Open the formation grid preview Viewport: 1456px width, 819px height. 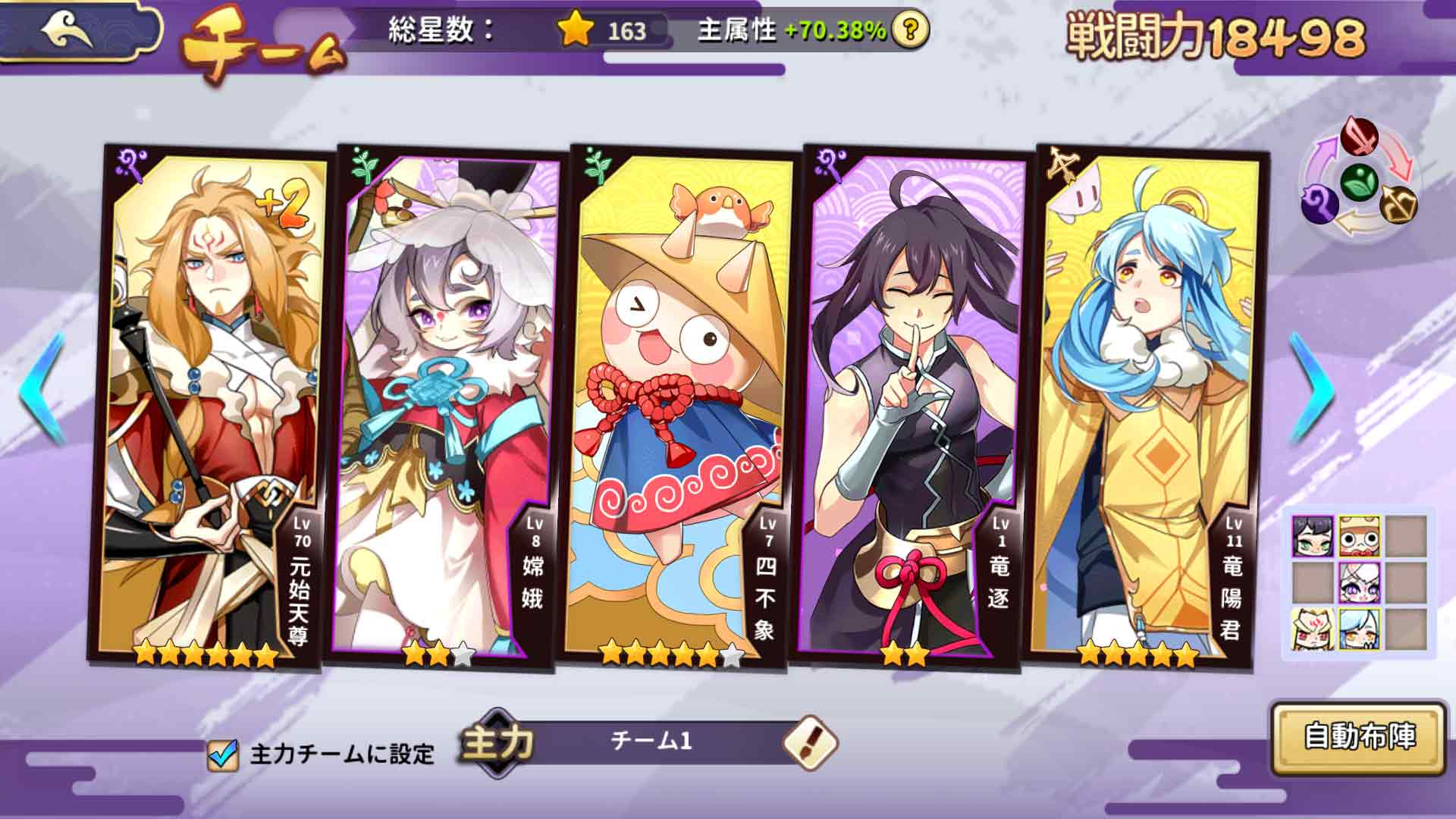tap(1358, 582)
